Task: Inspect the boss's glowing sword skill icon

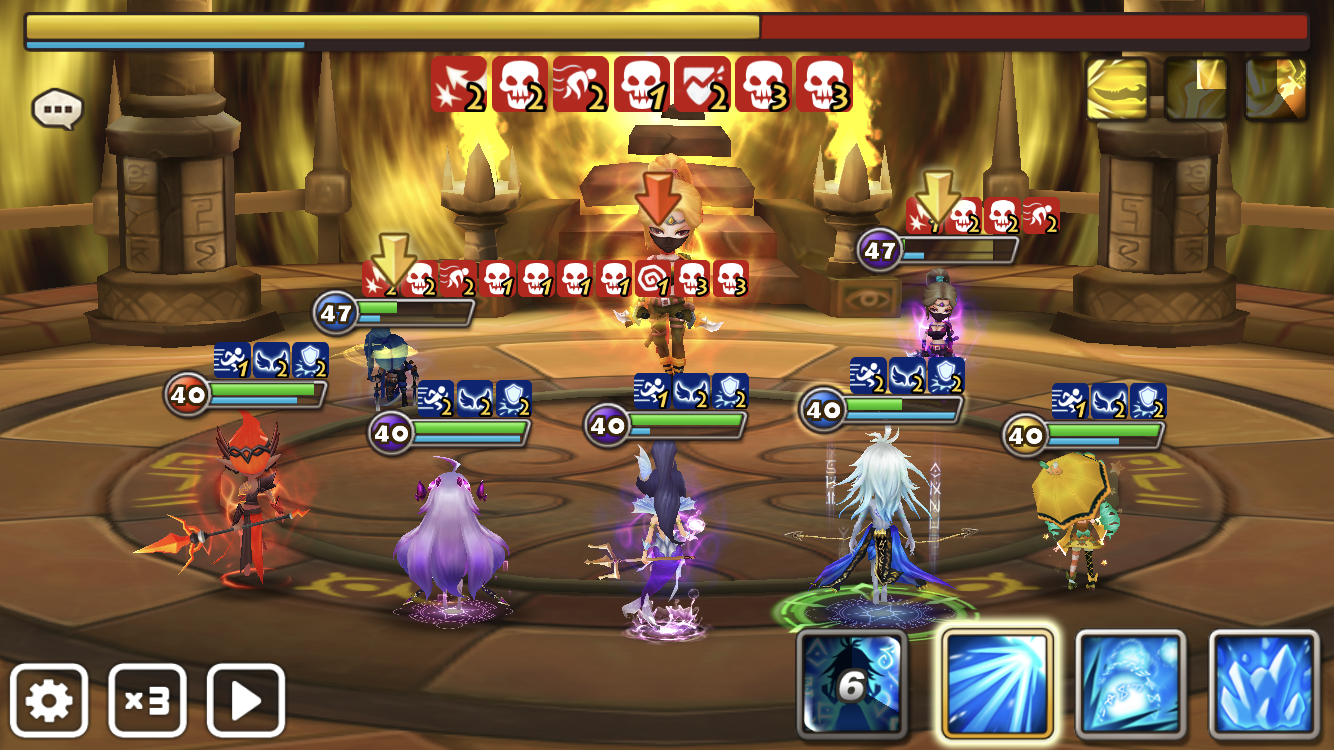Action: [x=1275, y=89]
